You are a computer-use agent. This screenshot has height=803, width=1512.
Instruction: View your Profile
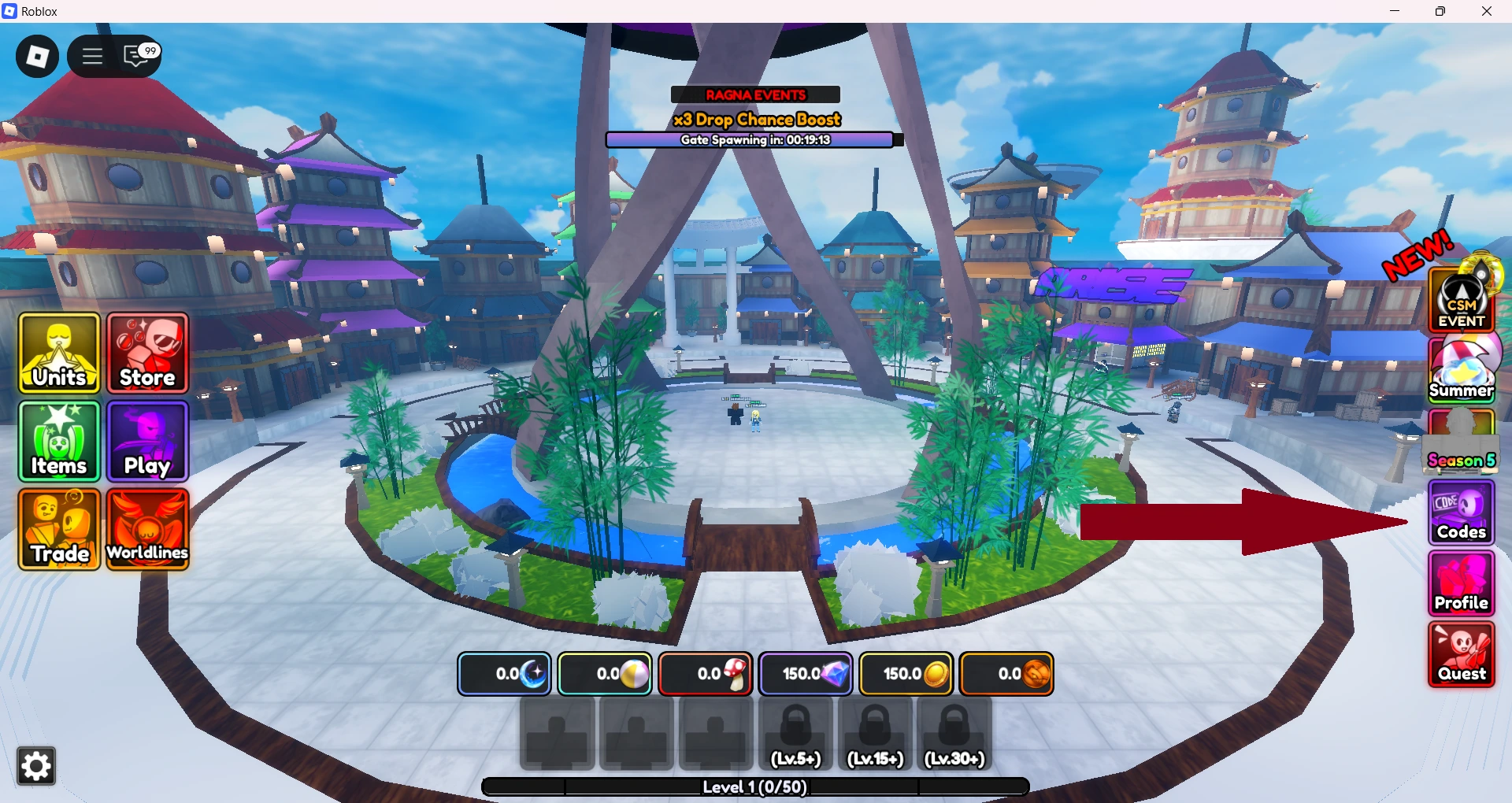coord(1462,583)
